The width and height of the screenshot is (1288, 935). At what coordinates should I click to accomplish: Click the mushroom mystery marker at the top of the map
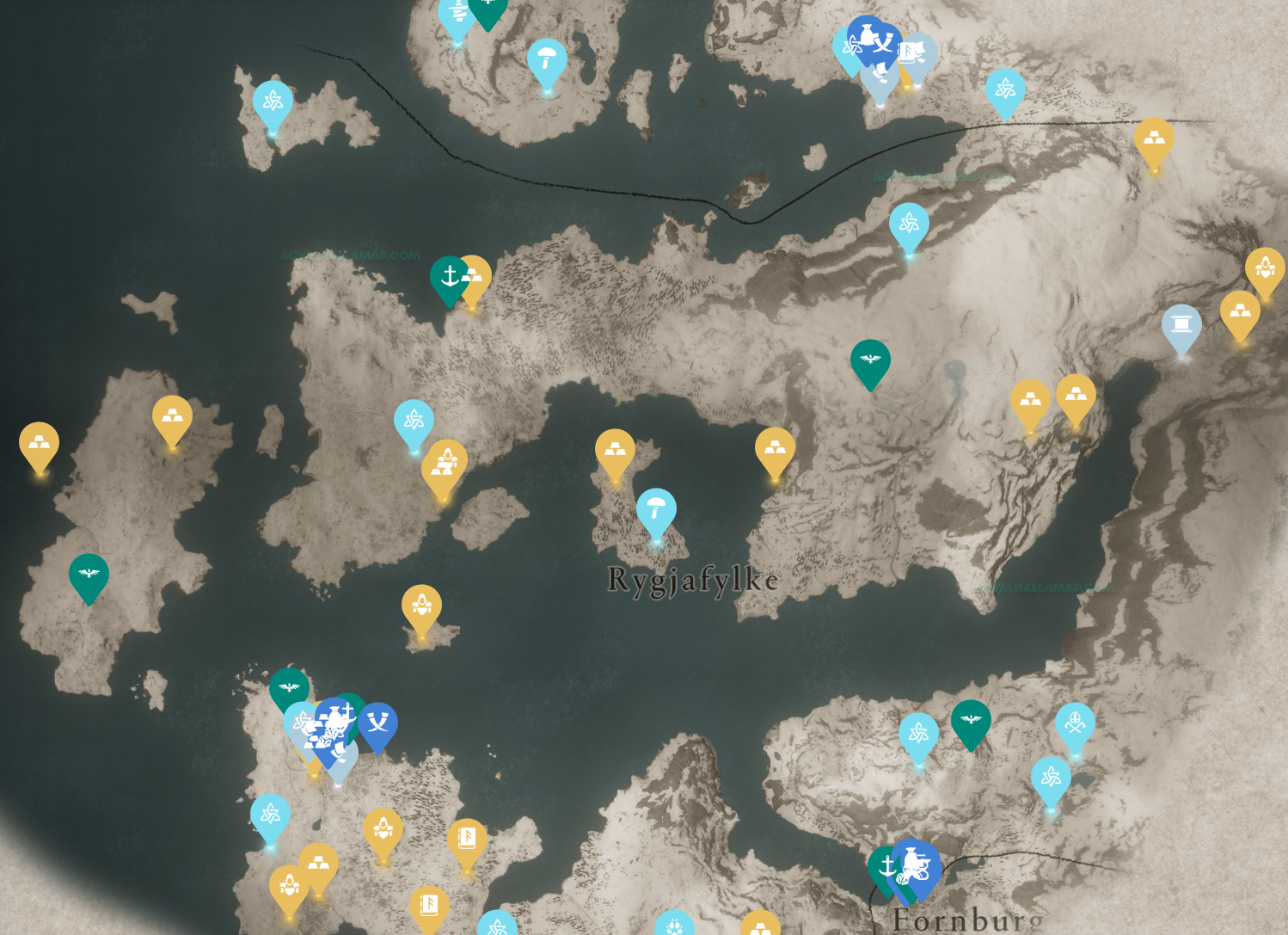tap(548, 62)
